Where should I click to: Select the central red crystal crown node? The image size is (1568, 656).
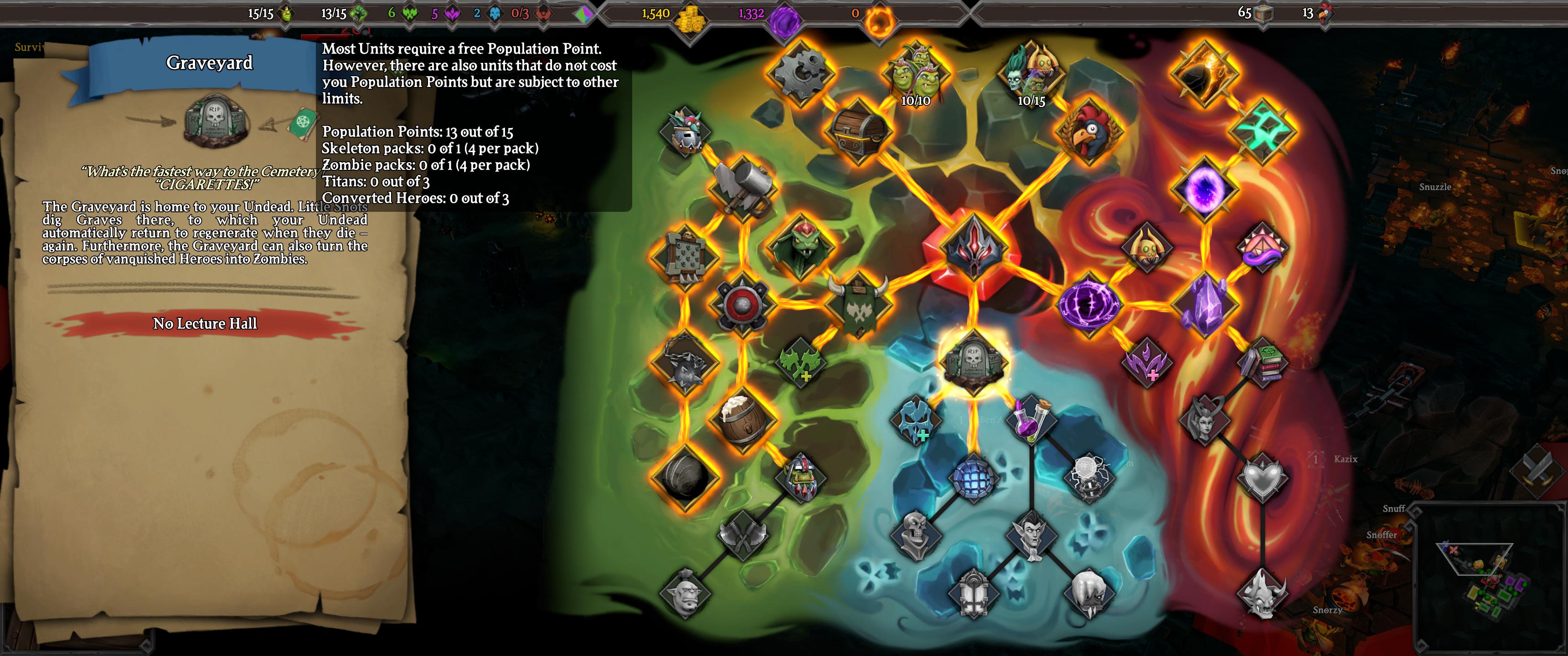973,246
